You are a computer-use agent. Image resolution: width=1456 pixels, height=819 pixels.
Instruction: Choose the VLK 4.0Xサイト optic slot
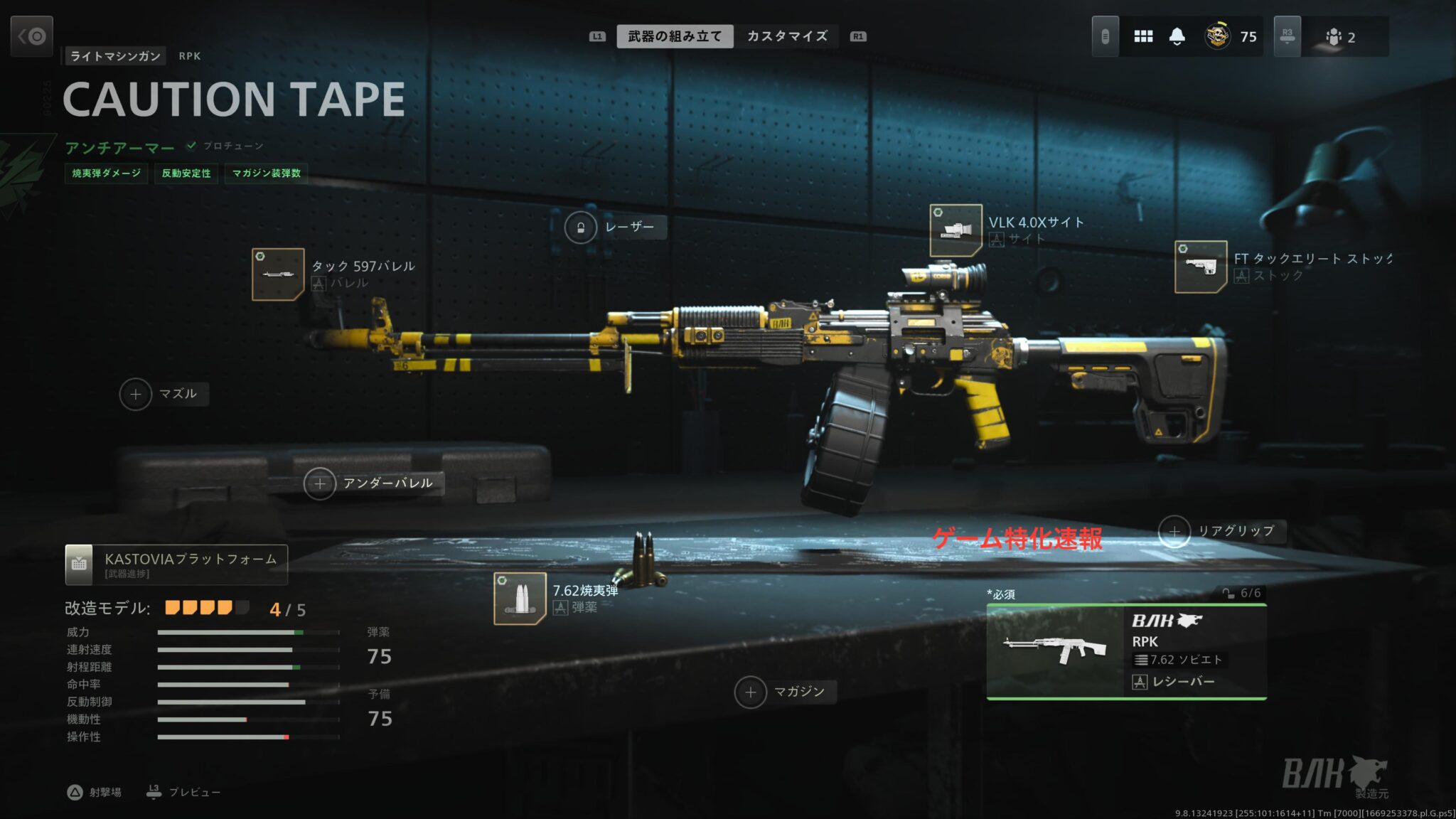click(x=955, y=230)
